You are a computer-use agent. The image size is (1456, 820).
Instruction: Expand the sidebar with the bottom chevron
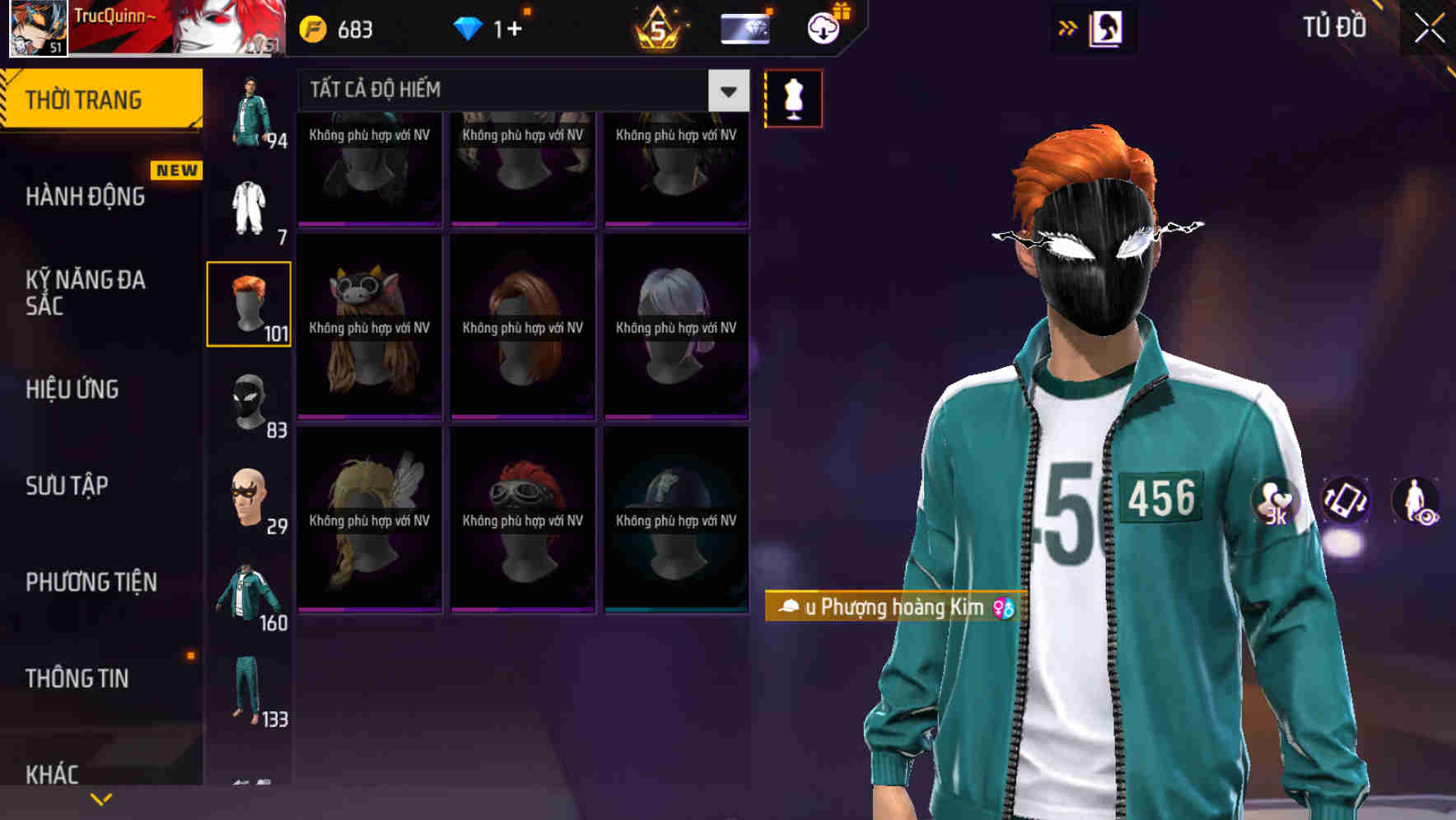101,797
